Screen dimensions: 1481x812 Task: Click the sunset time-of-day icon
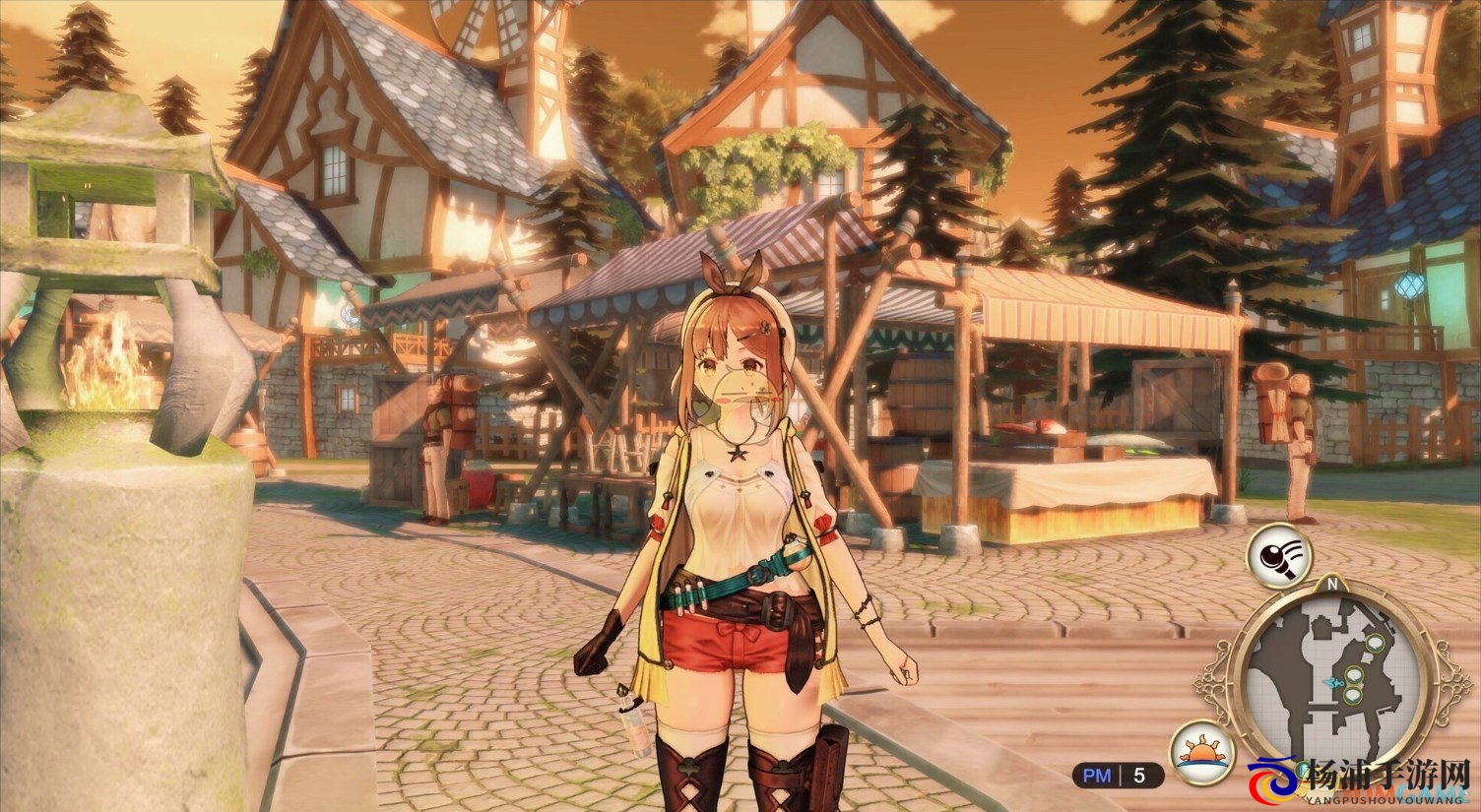pos(1203,753)
